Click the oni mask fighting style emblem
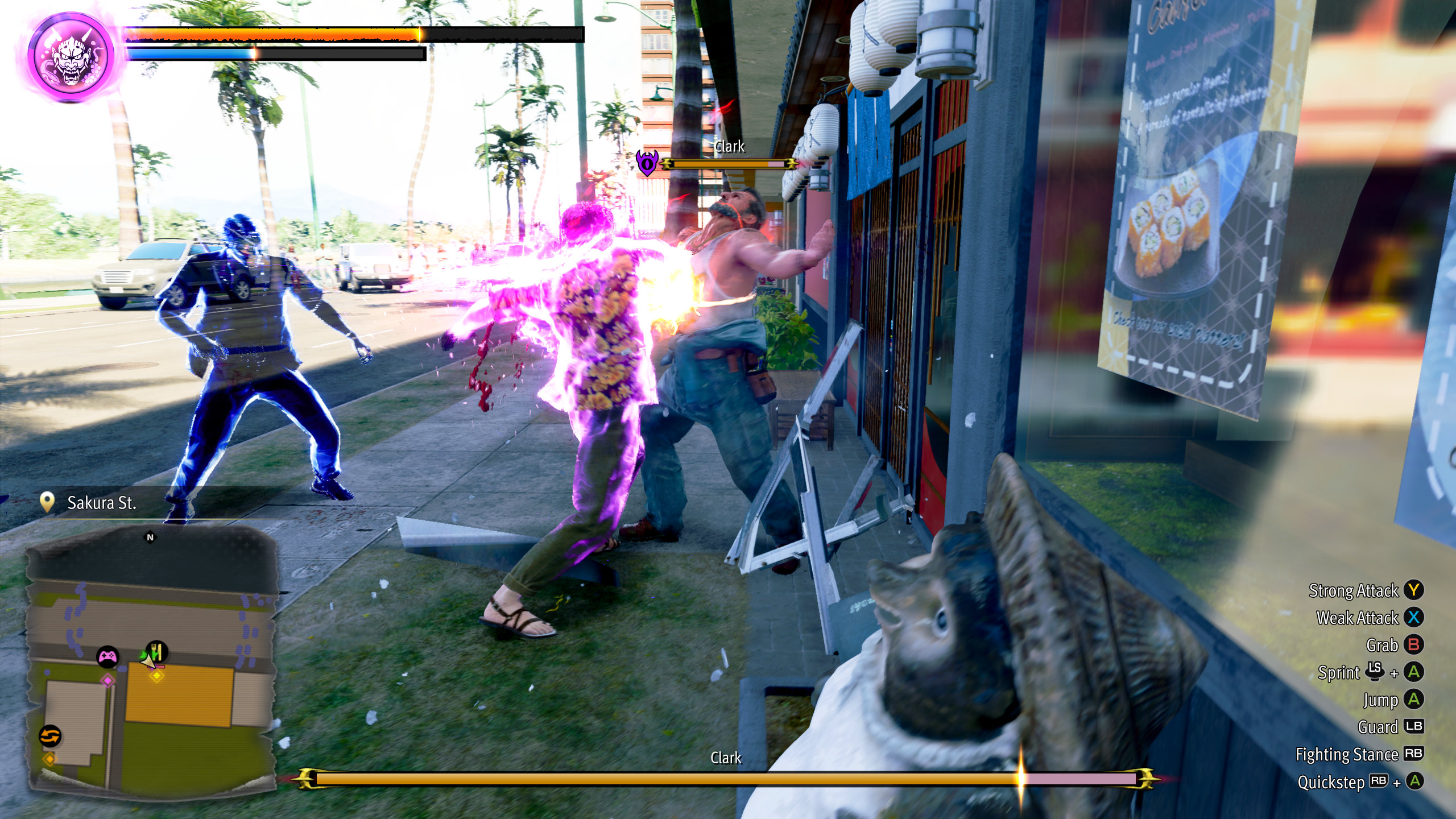The height and width of the screenshot is (819, 1456). [x=72, y=57]
